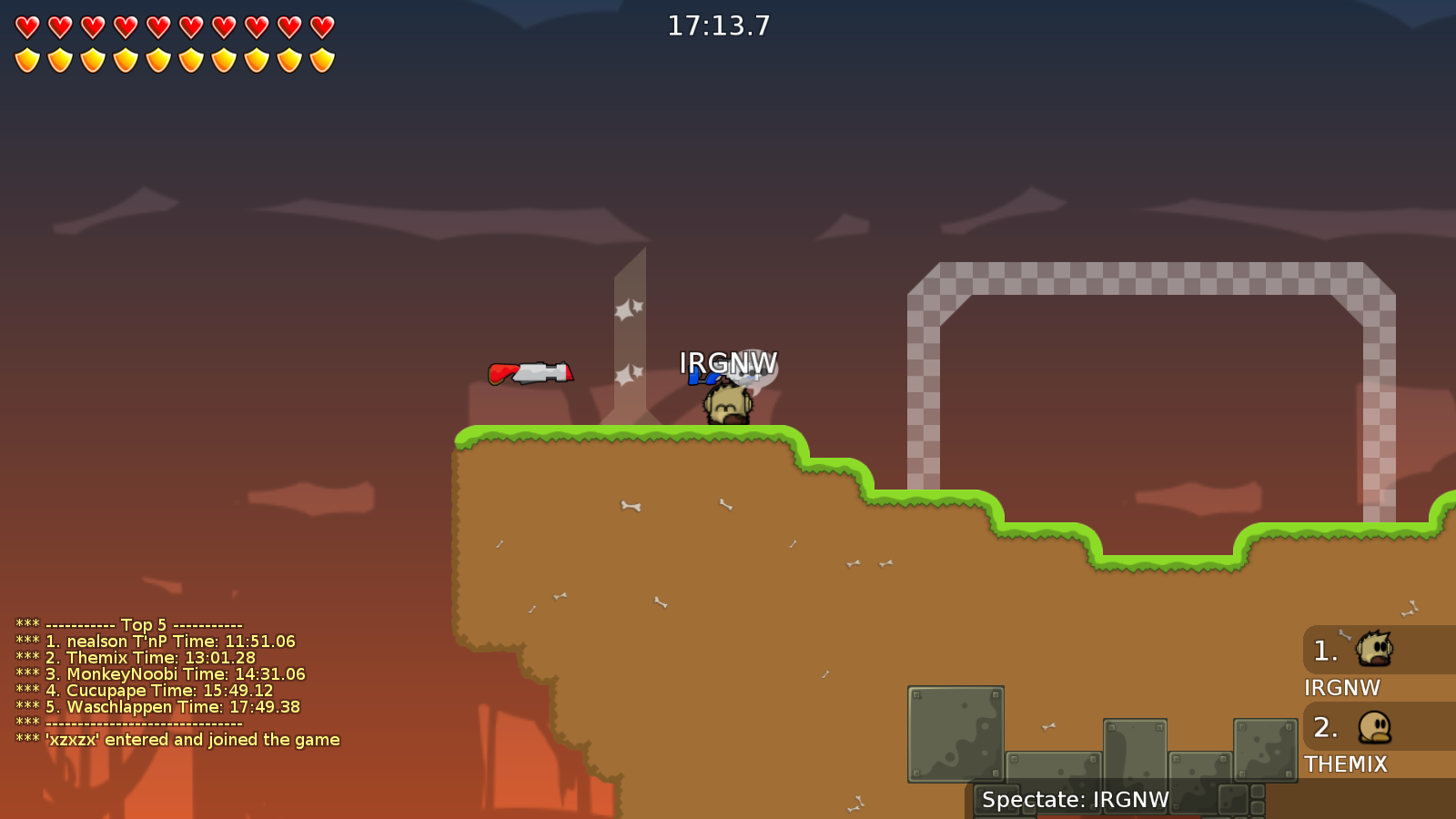The image size is (1456, 819).
Task: Click the fifth shield armor icon
Action: pos(157,58)
